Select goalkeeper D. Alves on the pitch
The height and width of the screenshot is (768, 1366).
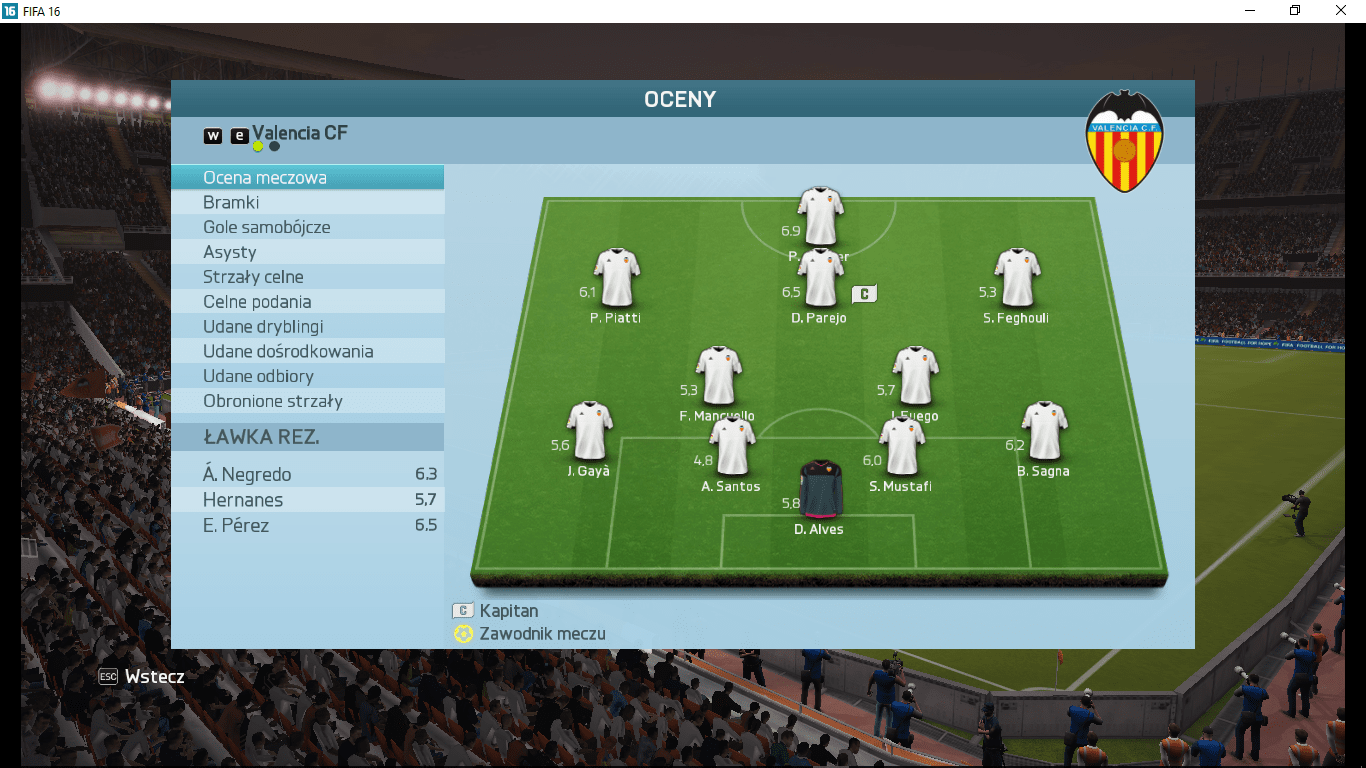click(821, 489)
